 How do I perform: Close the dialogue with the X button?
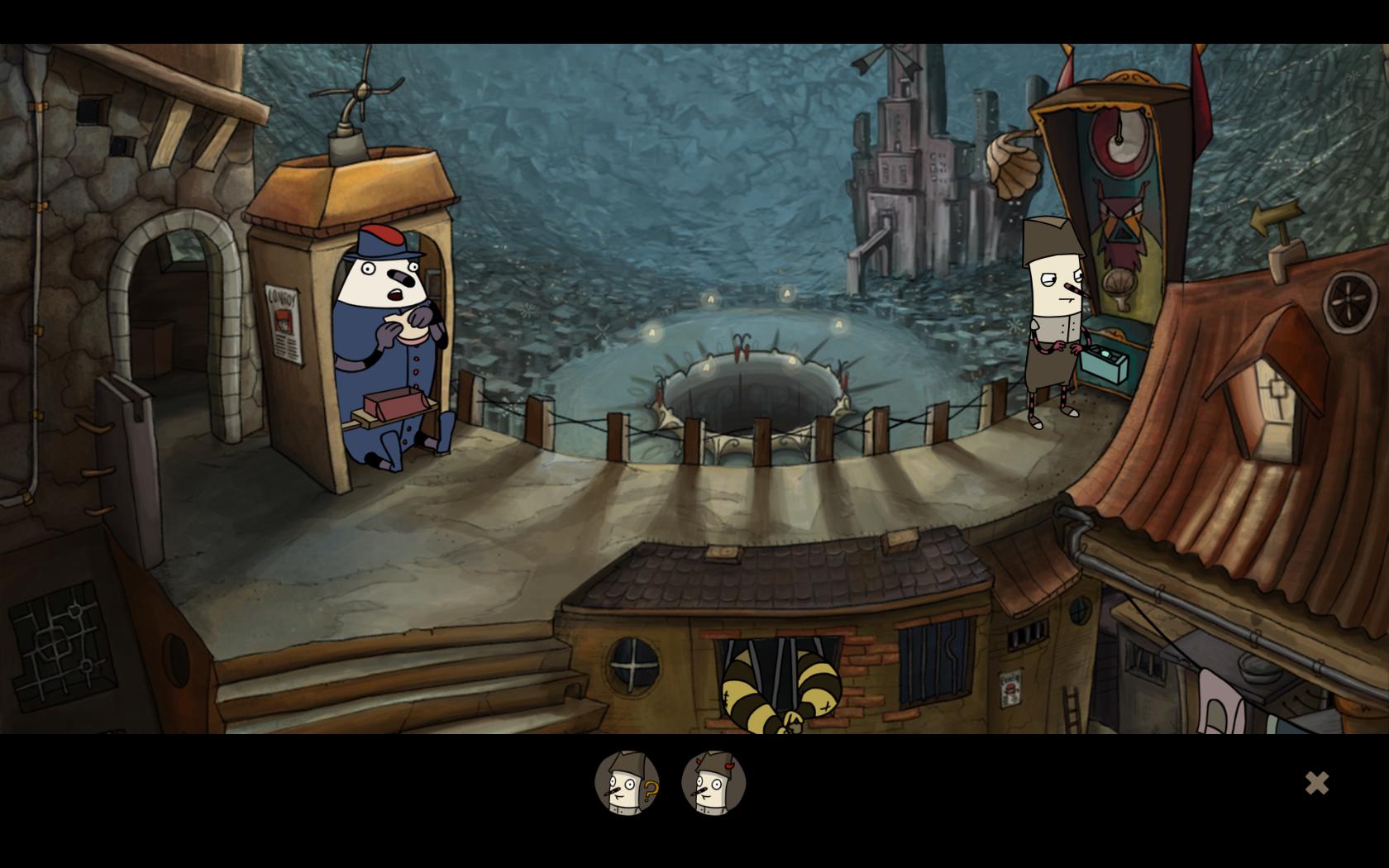click(x=1316, y=783)
